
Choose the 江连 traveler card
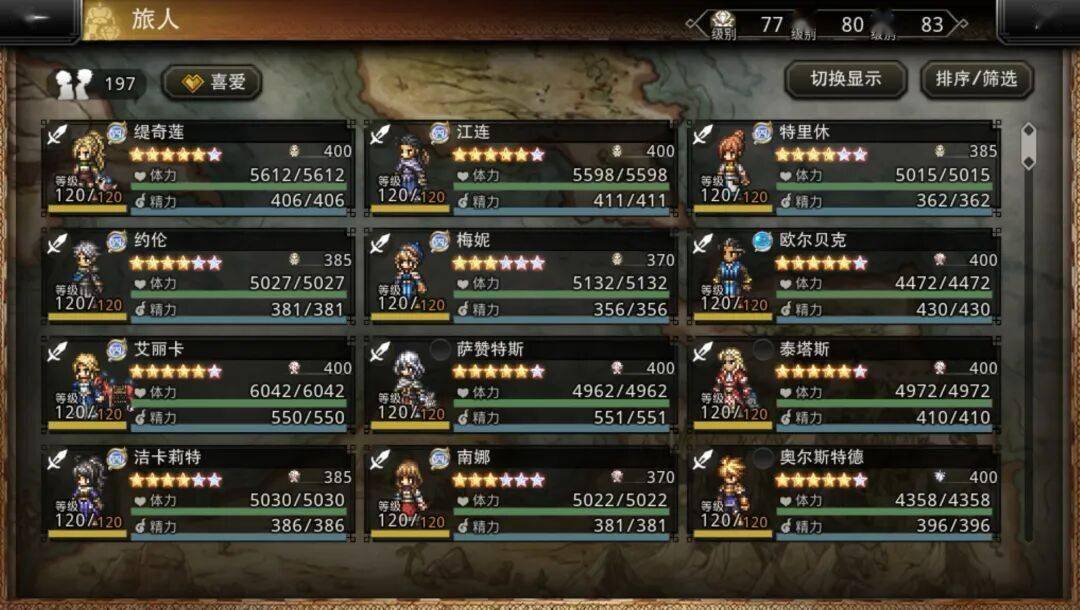pyautogui.click(x=521, y=168)
